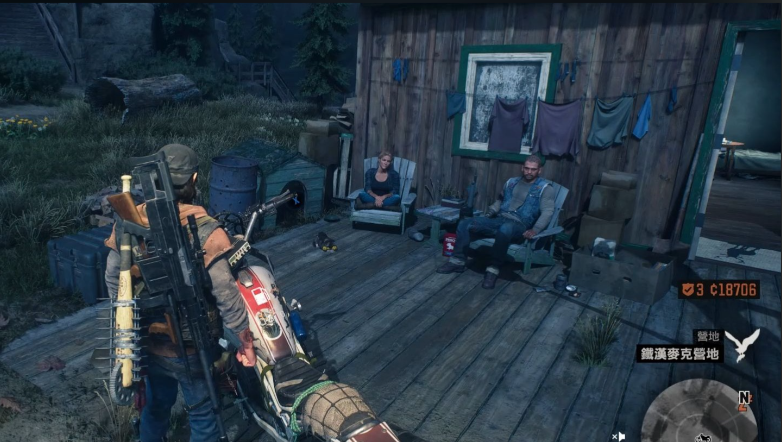Select the 鐵漢麥克營地 camp name label
Screen dimensions: 782x442
680,353
